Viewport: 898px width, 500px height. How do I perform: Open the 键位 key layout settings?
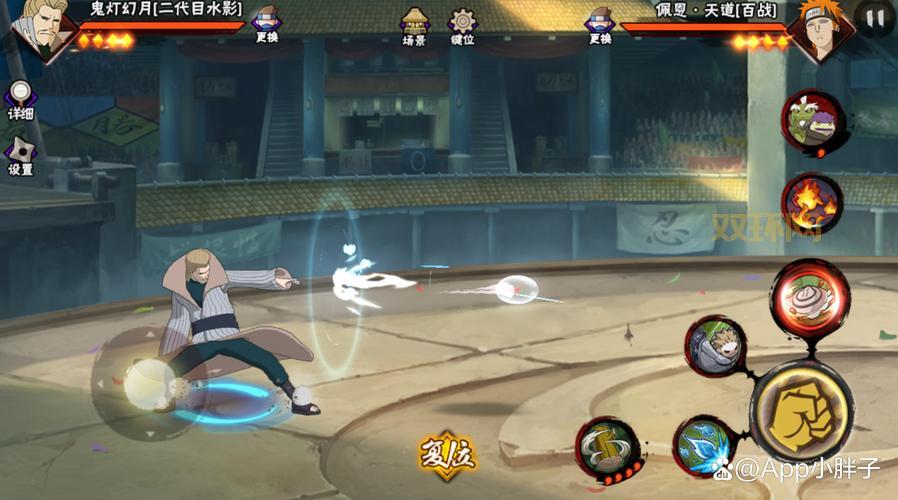[462, 26]
